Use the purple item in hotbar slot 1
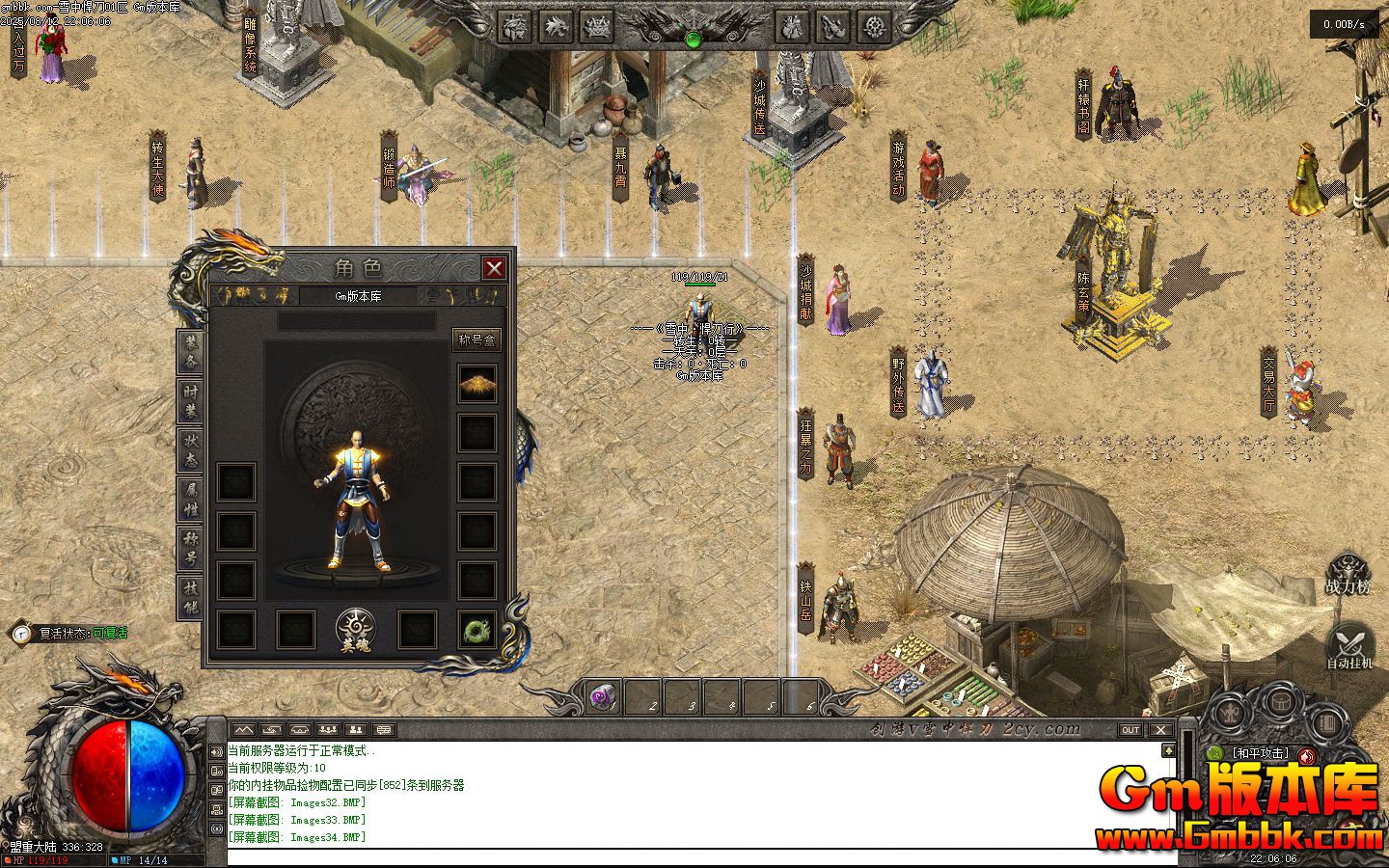The width and height of the screenshot is (1389, 868). (603, 696)
